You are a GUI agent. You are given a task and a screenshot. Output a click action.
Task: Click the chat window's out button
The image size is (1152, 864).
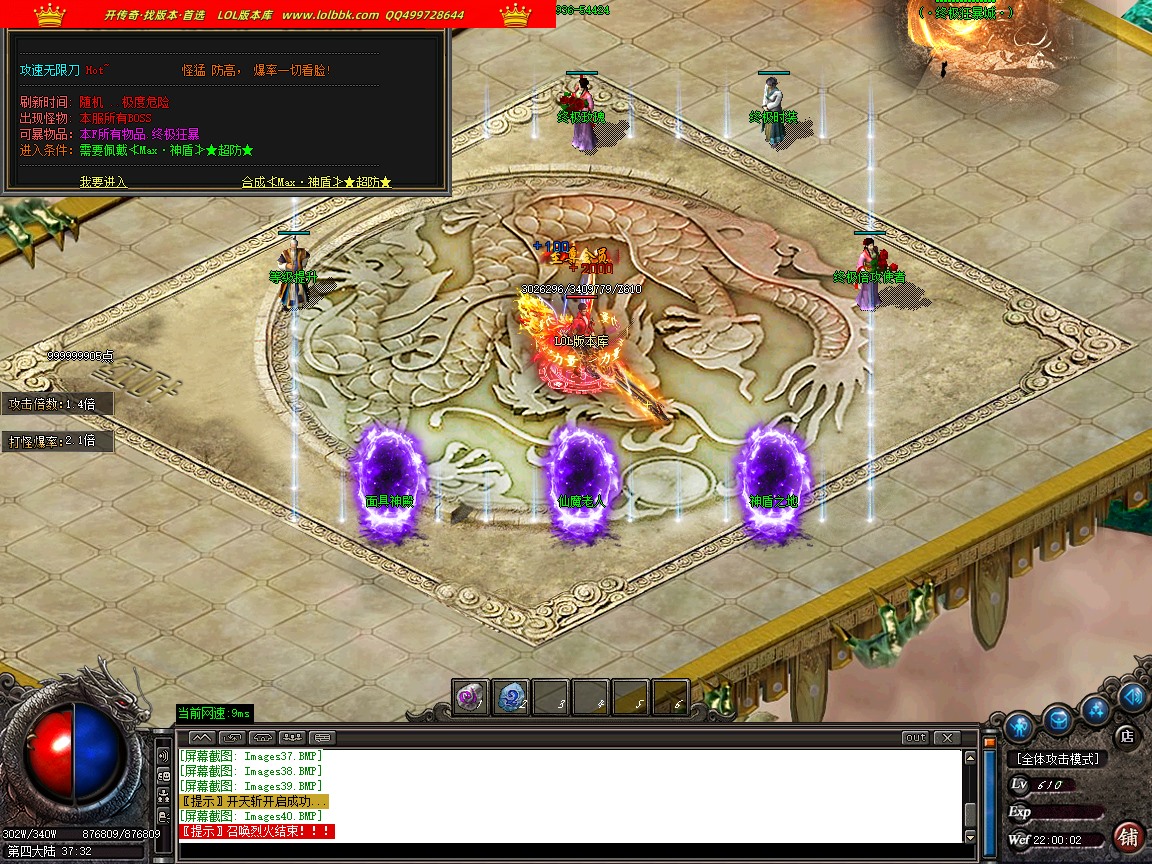915,738
